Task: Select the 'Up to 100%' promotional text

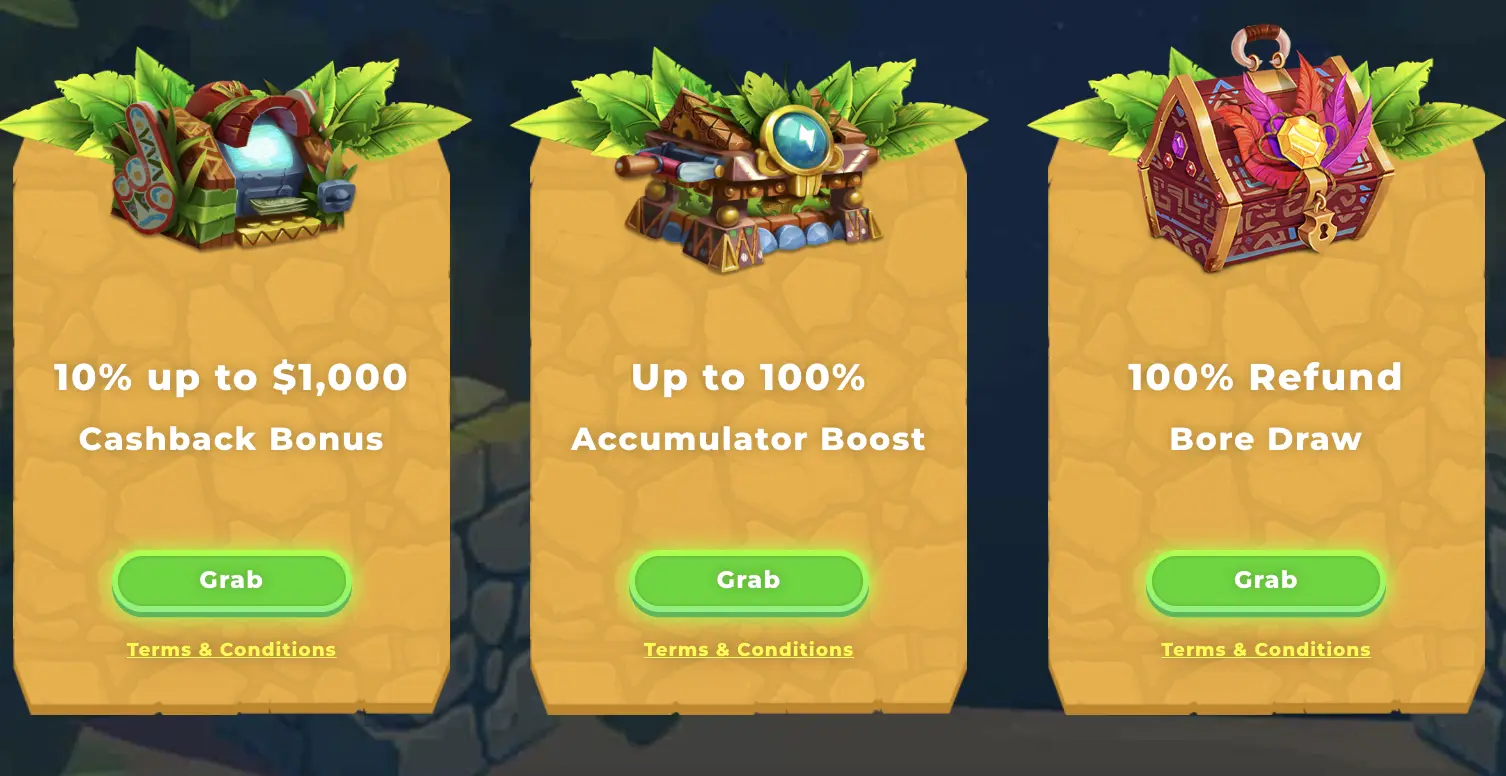Action: (x=748, y=378)
